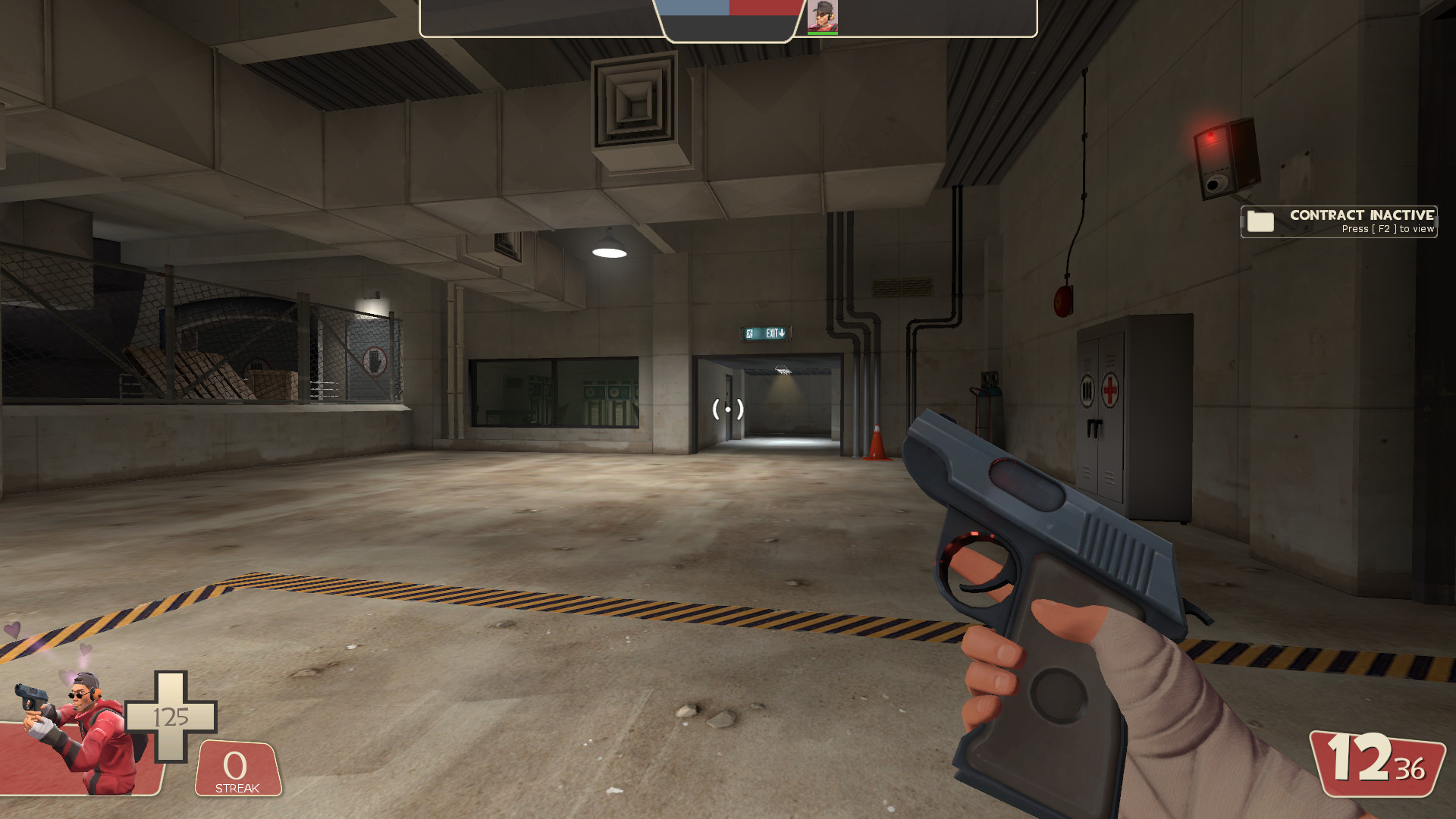The height and width of the screenshot is (819, 1456).
Task: Click the dial symbol on the left locker door
Action: click(1087, 388)
